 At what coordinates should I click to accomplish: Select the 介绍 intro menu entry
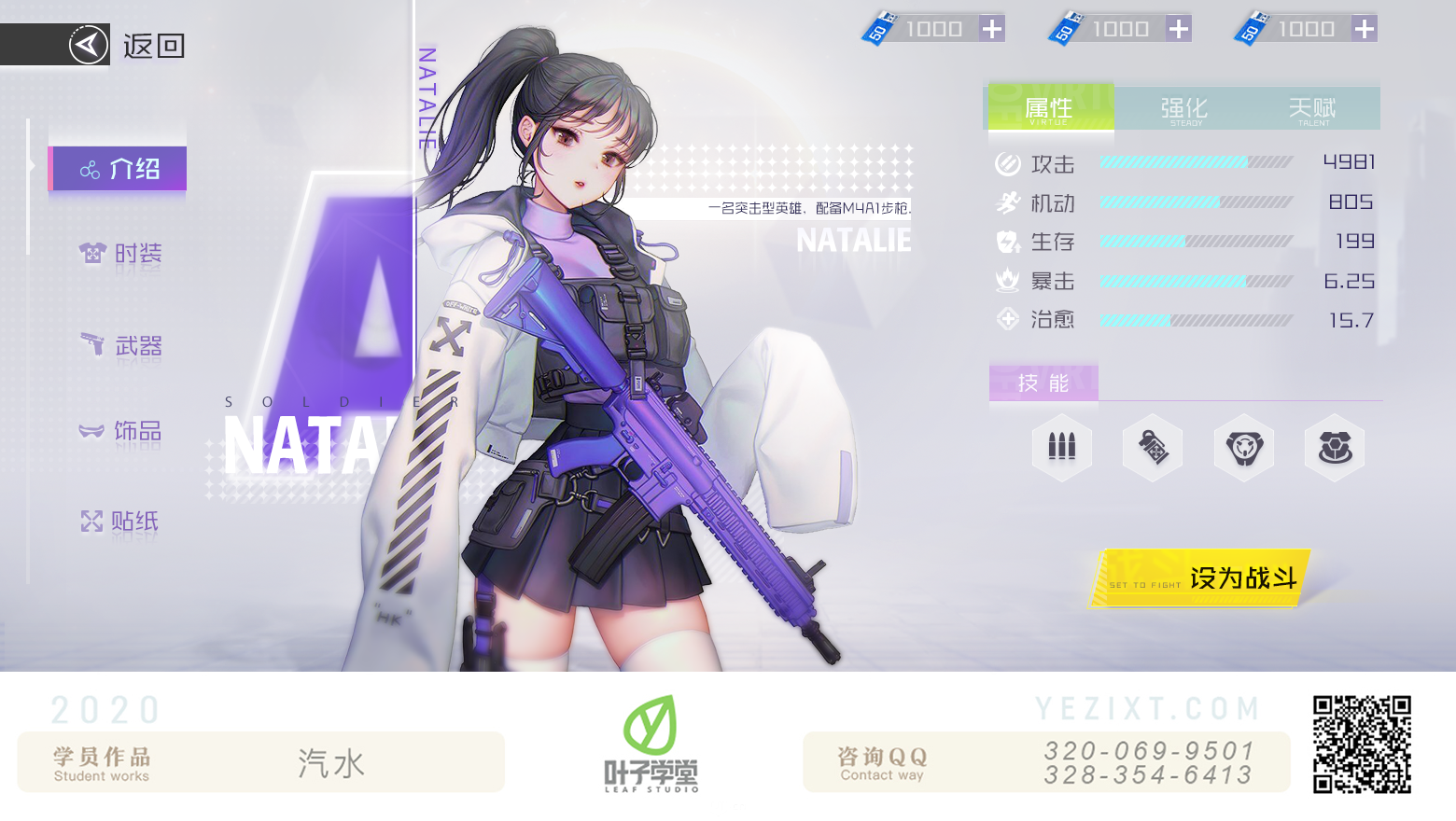[119, 169]
